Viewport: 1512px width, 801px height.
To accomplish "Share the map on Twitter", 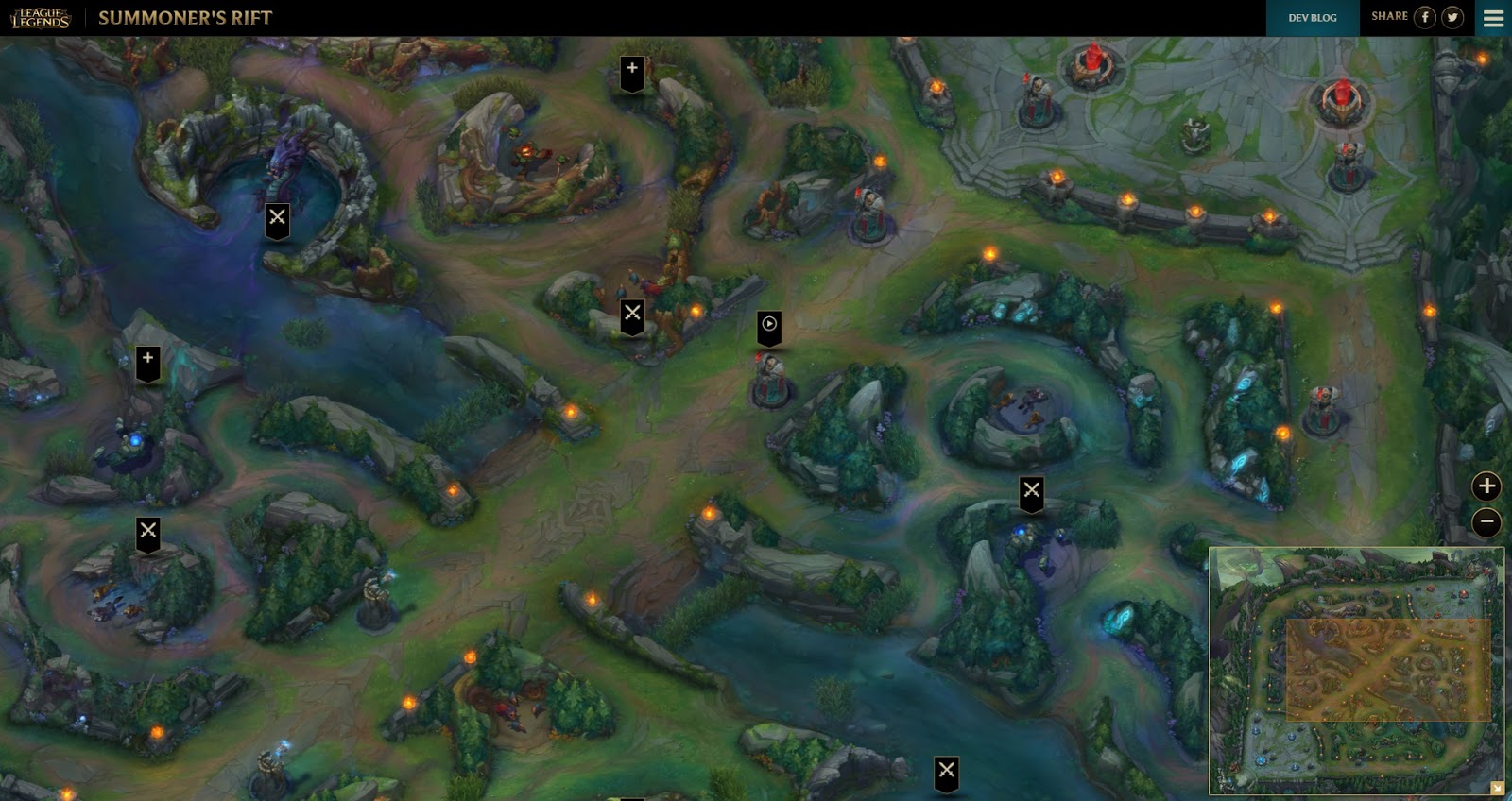I will pyautogui.click(x=1452, y=18).
